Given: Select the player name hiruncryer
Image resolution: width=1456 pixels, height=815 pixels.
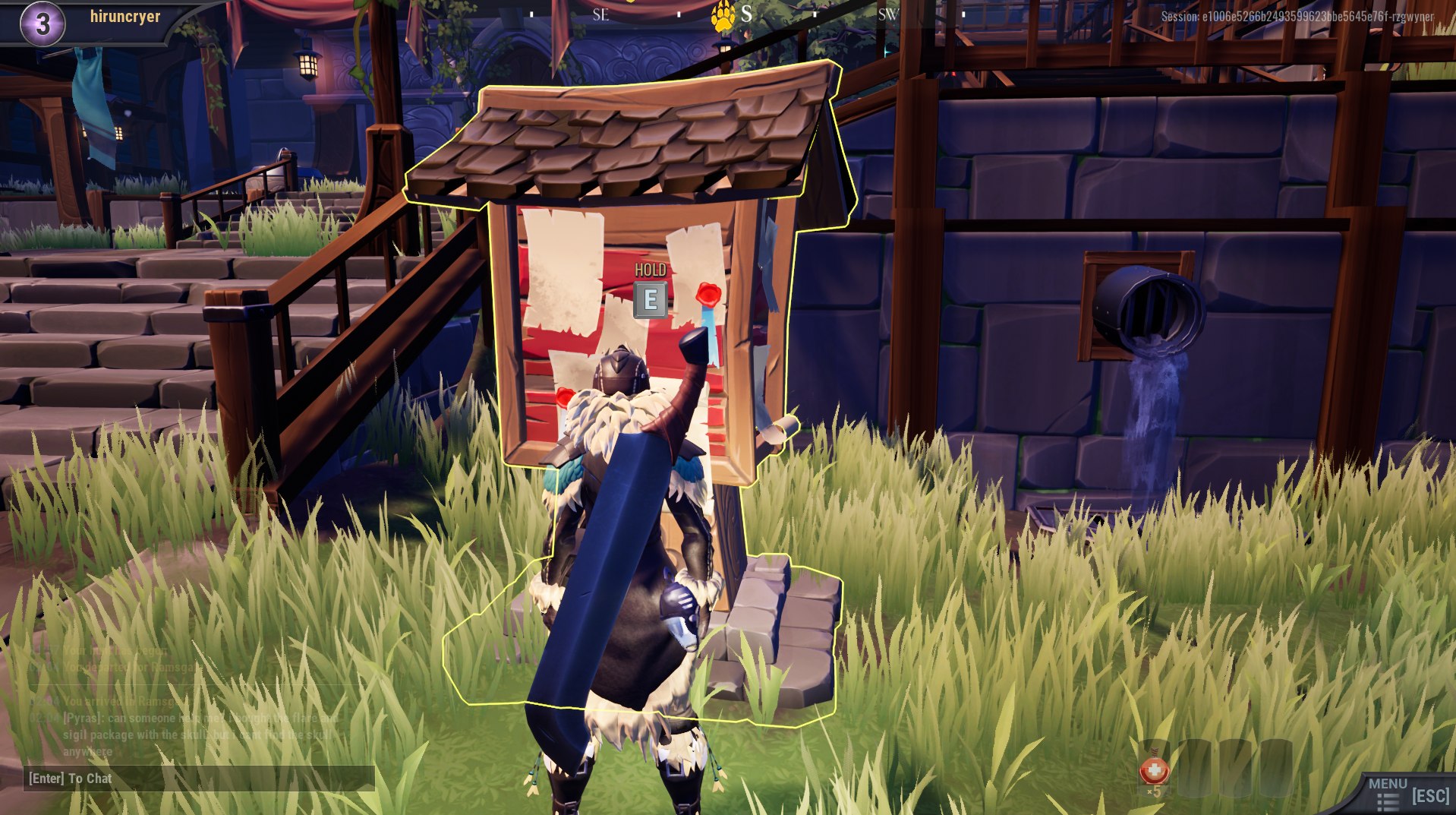Looking at the screenshot, I should coord(127,15).
